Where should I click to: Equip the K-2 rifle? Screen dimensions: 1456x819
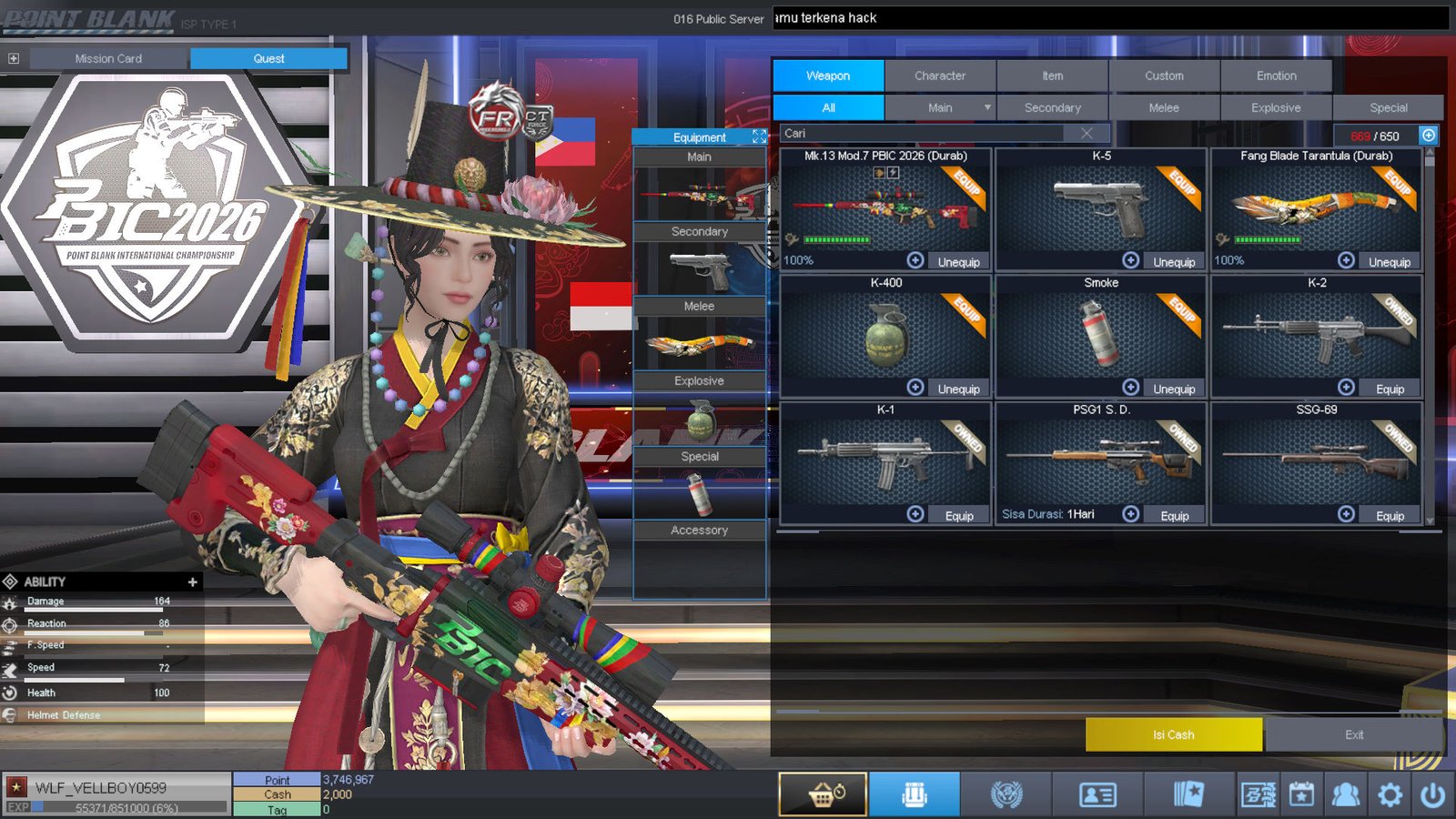coord(1390,388)
